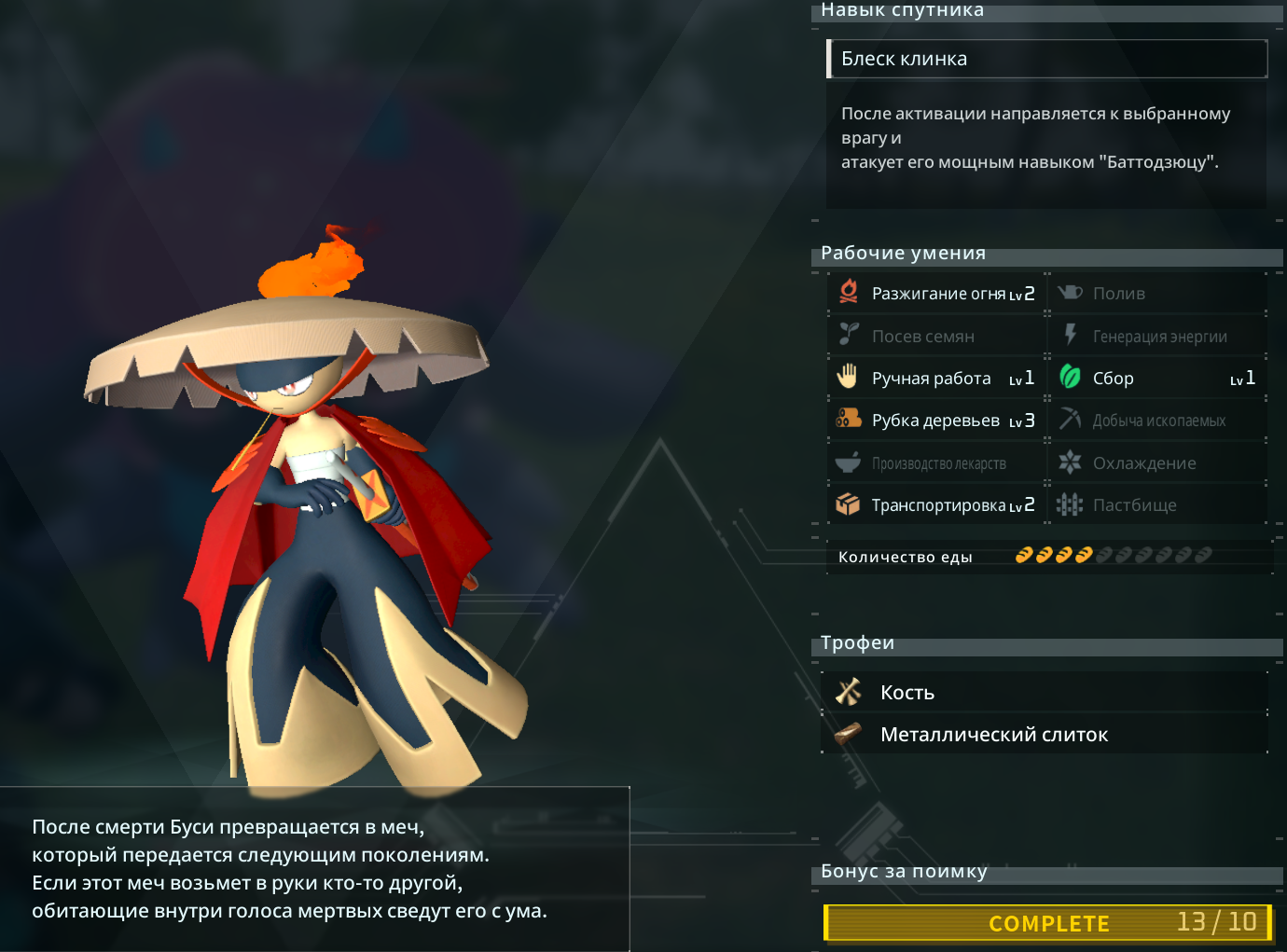Click the Транспортировка work skill
This screenshot has height=952, width=1287.
tap(936, 505)
